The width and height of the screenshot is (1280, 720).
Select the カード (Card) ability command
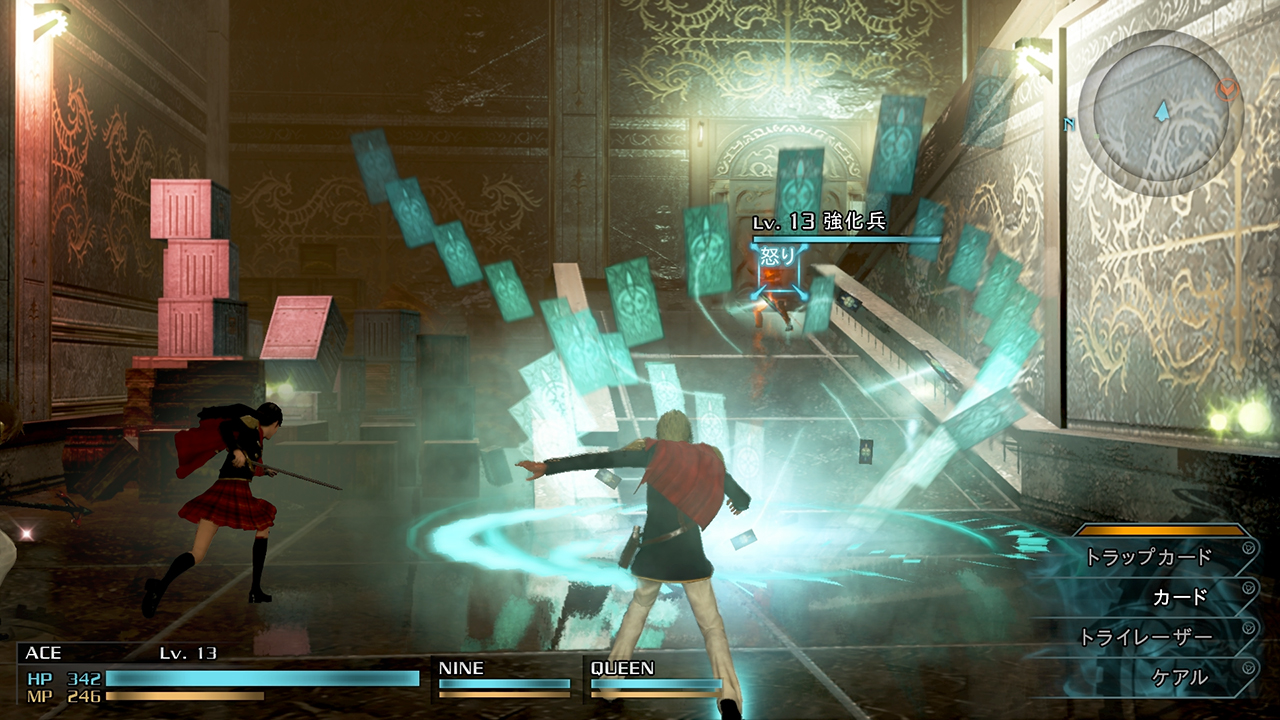click(1180, 596)
